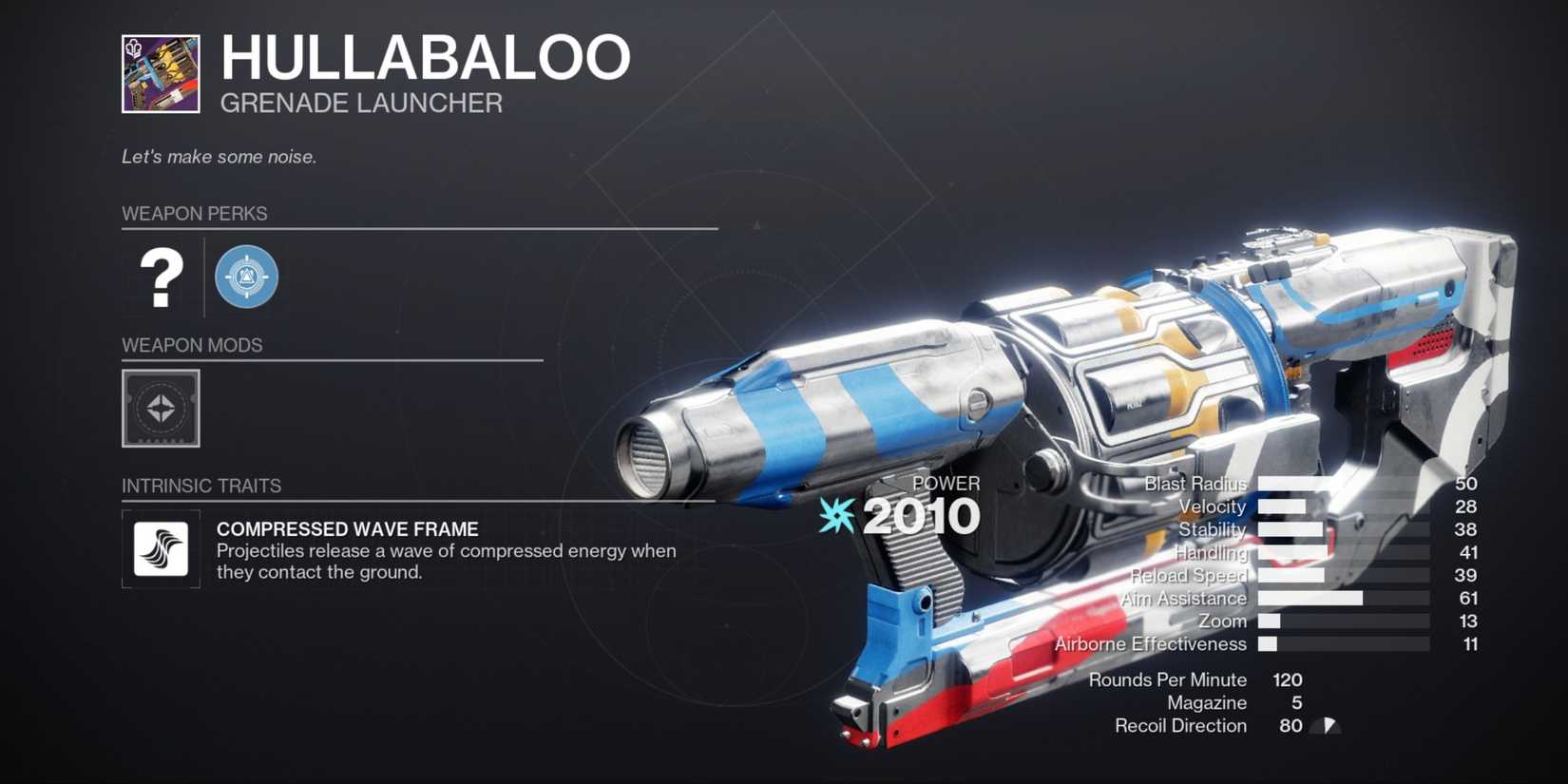The width and height of the screenshot is (1568, 784).
Task: Select the Grenade Launcher subtitle text
Action: click(x=361, y=103)
